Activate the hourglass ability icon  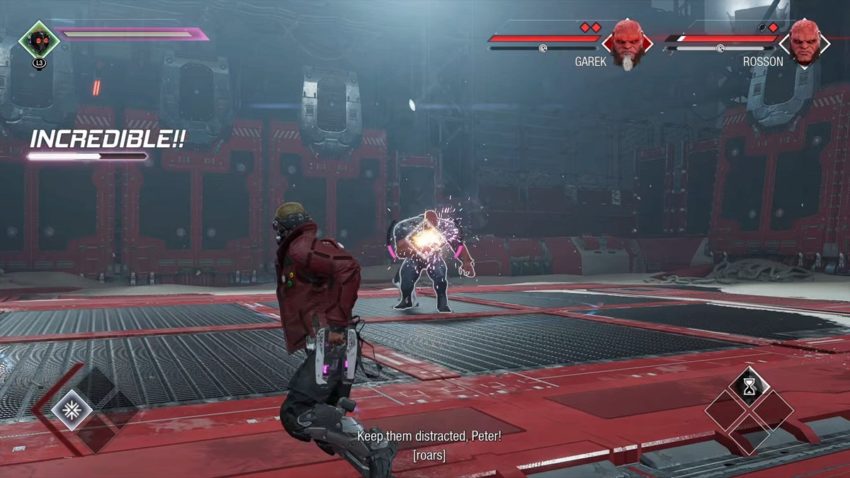(748, 384)
